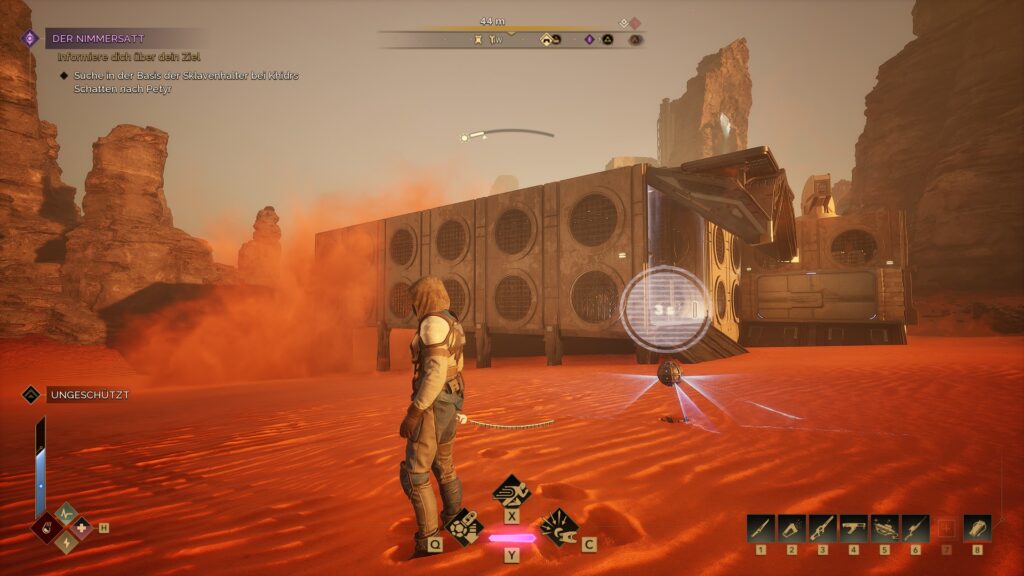The height and width of the screenshot is (576, 1024).
Task: Select the tool in hotbar slot 2
Action: click(792, 528)
